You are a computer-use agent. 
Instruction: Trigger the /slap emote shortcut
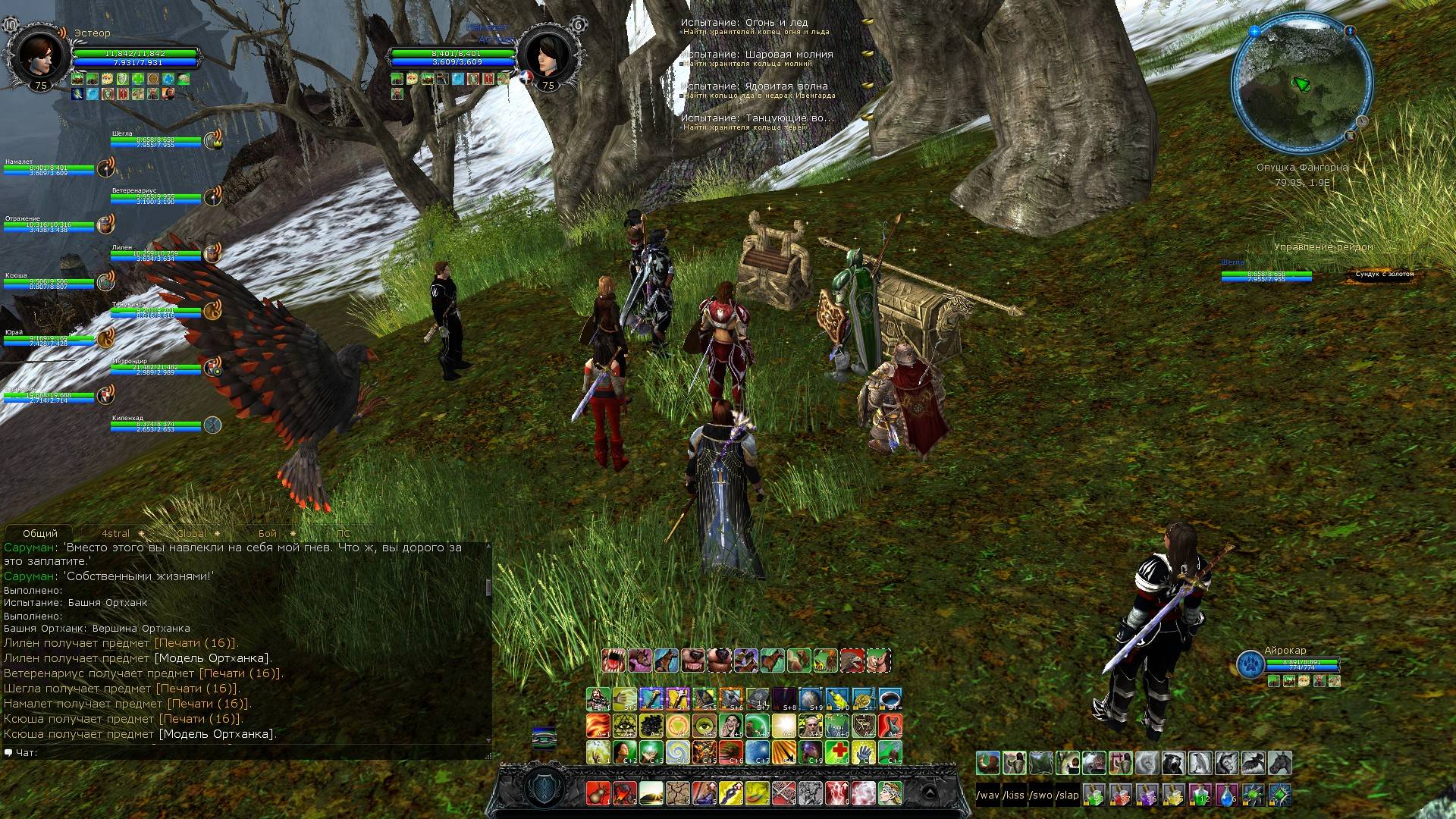[1068, 795]
